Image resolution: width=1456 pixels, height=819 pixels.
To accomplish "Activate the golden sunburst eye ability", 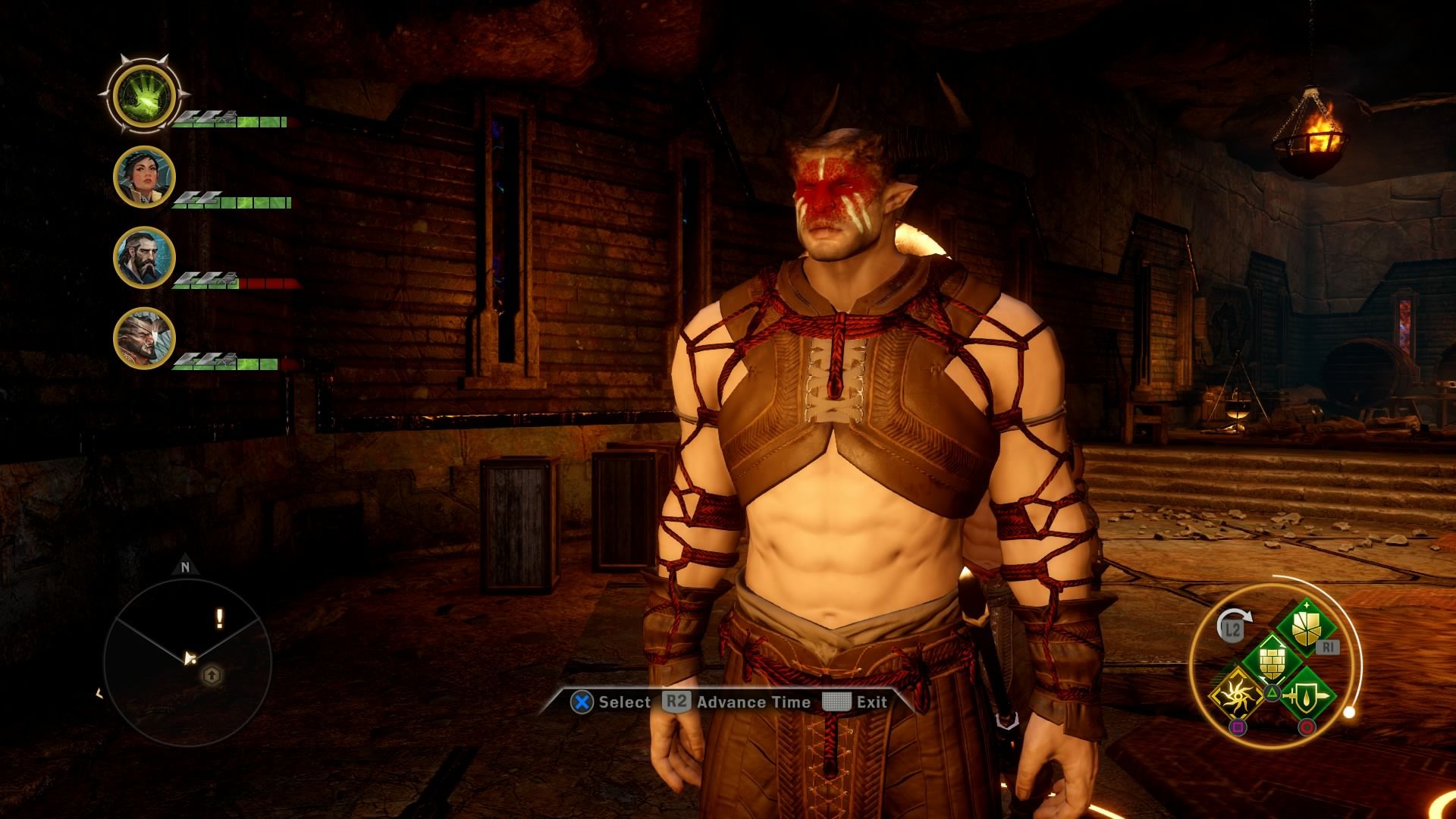I will [x=1237, y=694].
